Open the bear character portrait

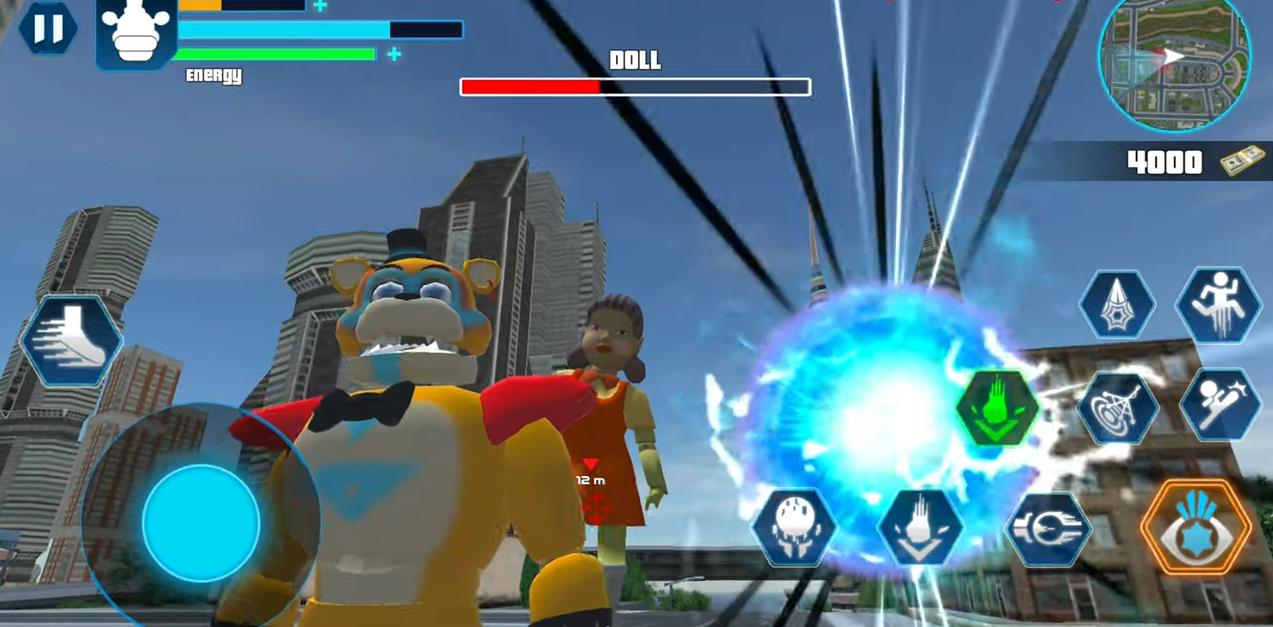pos(137,32)
